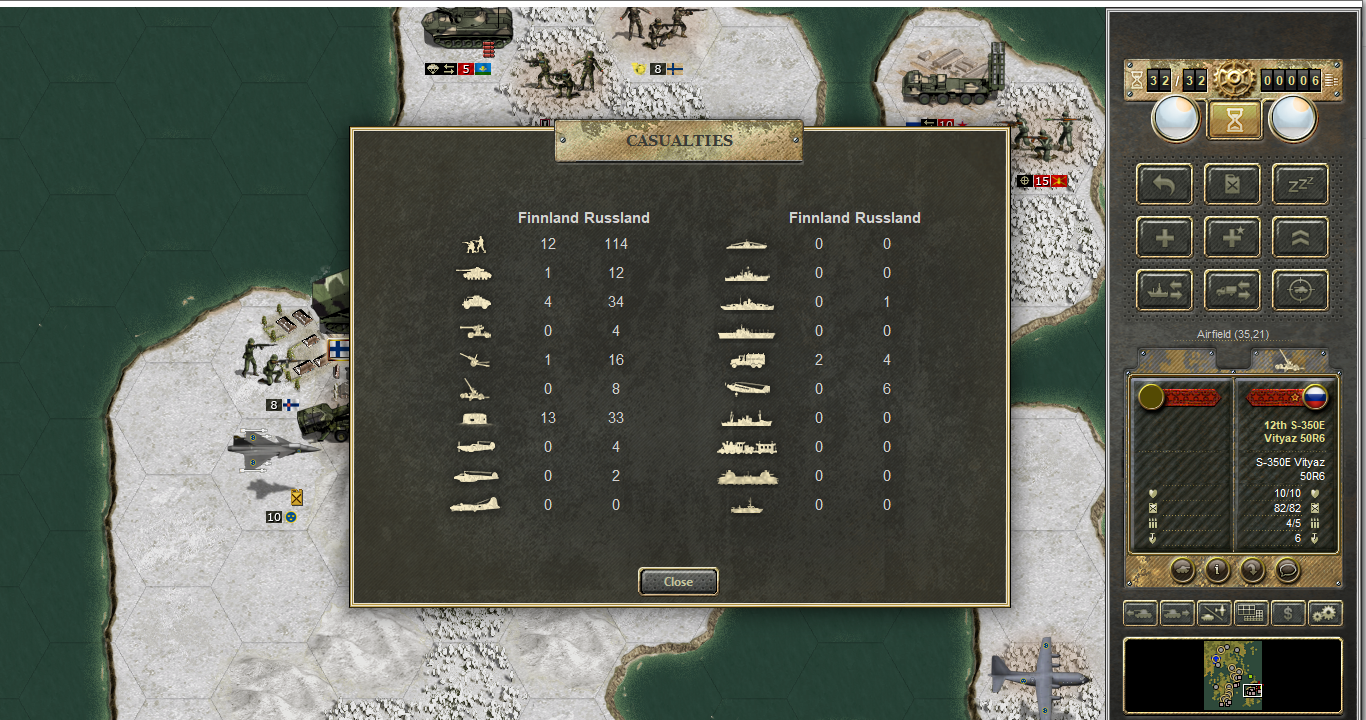
Task: Click the round tank icon button
Action: (x=1182, y=570)
